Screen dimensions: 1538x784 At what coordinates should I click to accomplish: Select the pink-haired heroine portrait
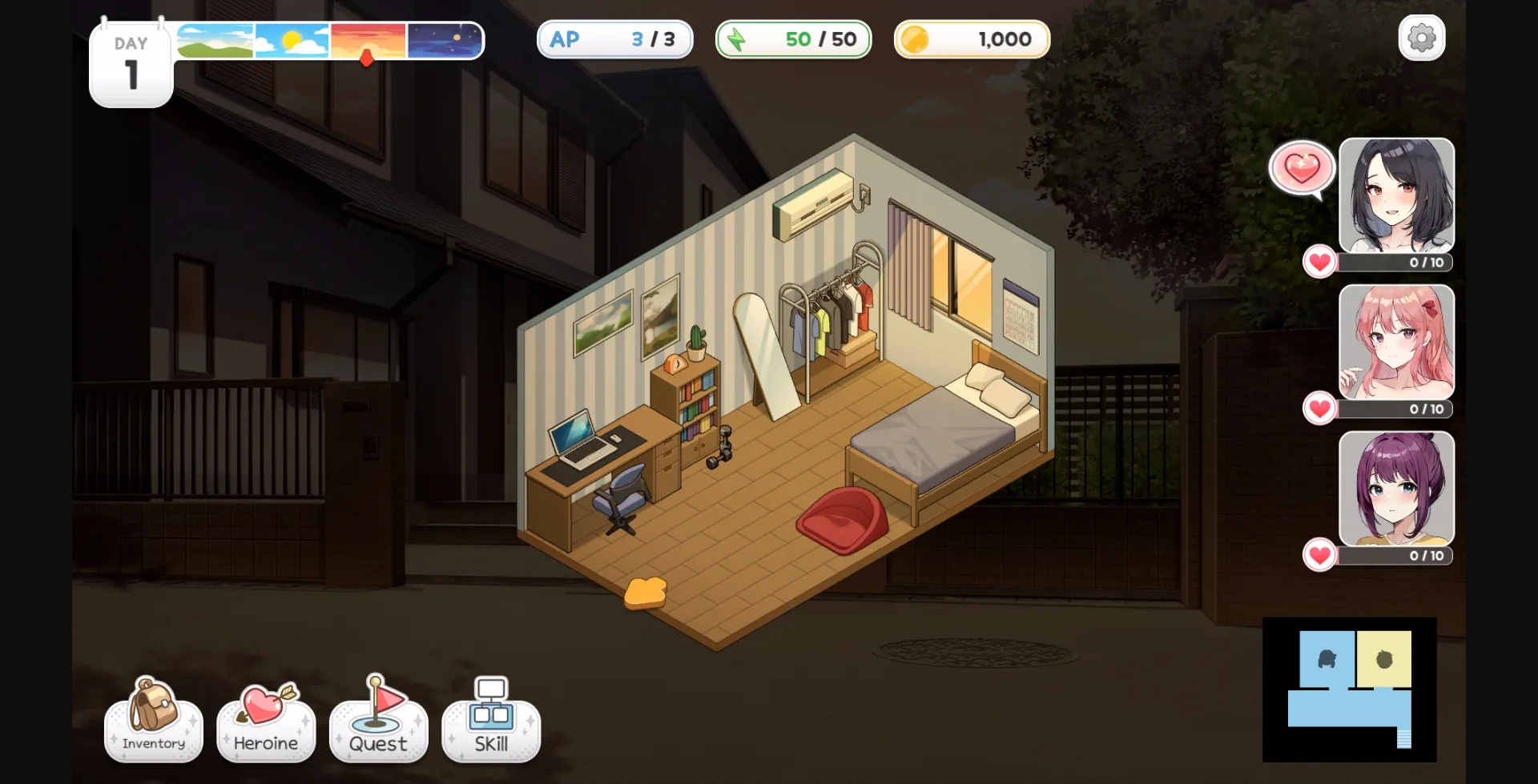click(1396, 342)
